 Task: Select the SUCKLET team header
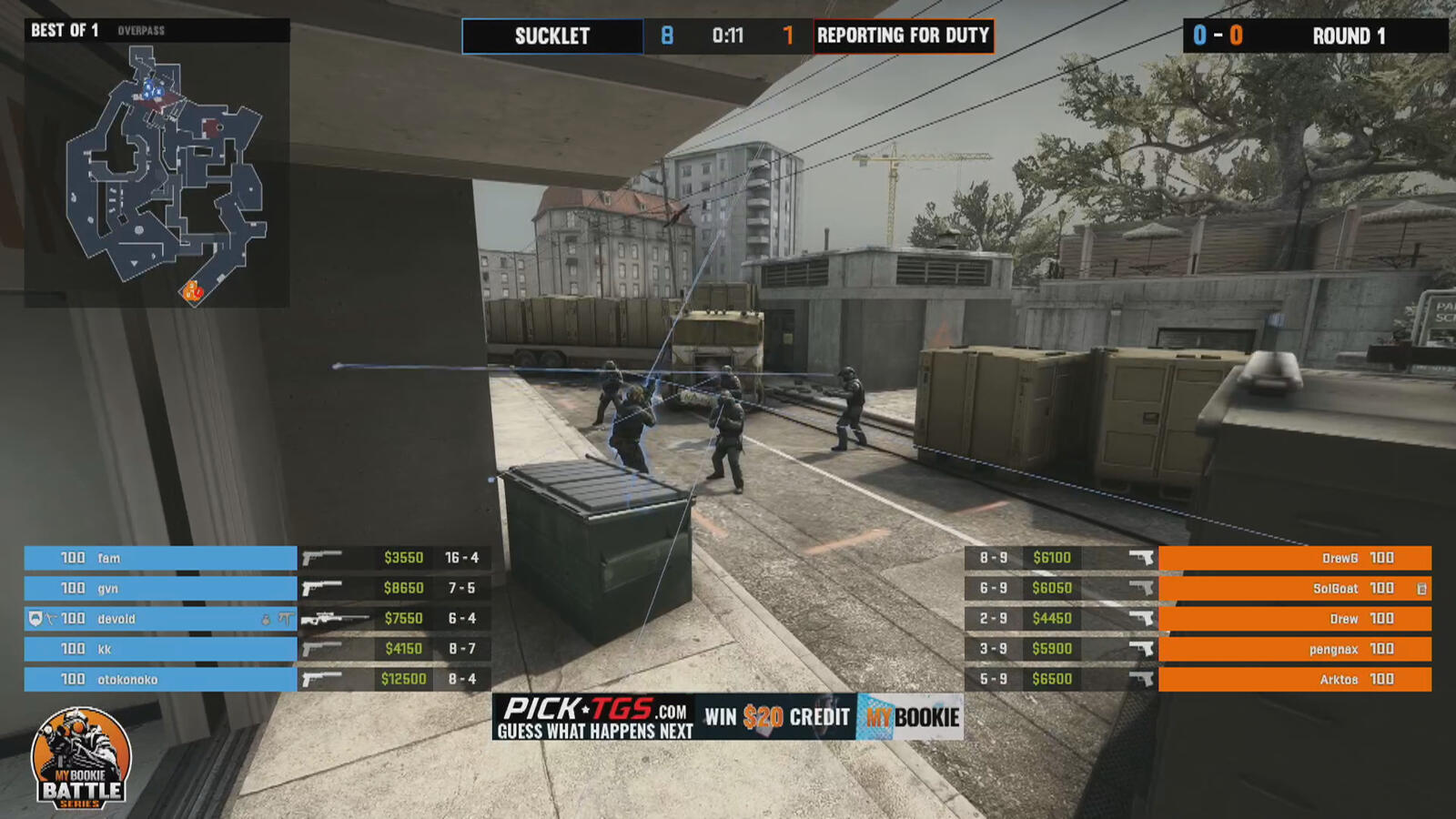(x=551, y=36)
